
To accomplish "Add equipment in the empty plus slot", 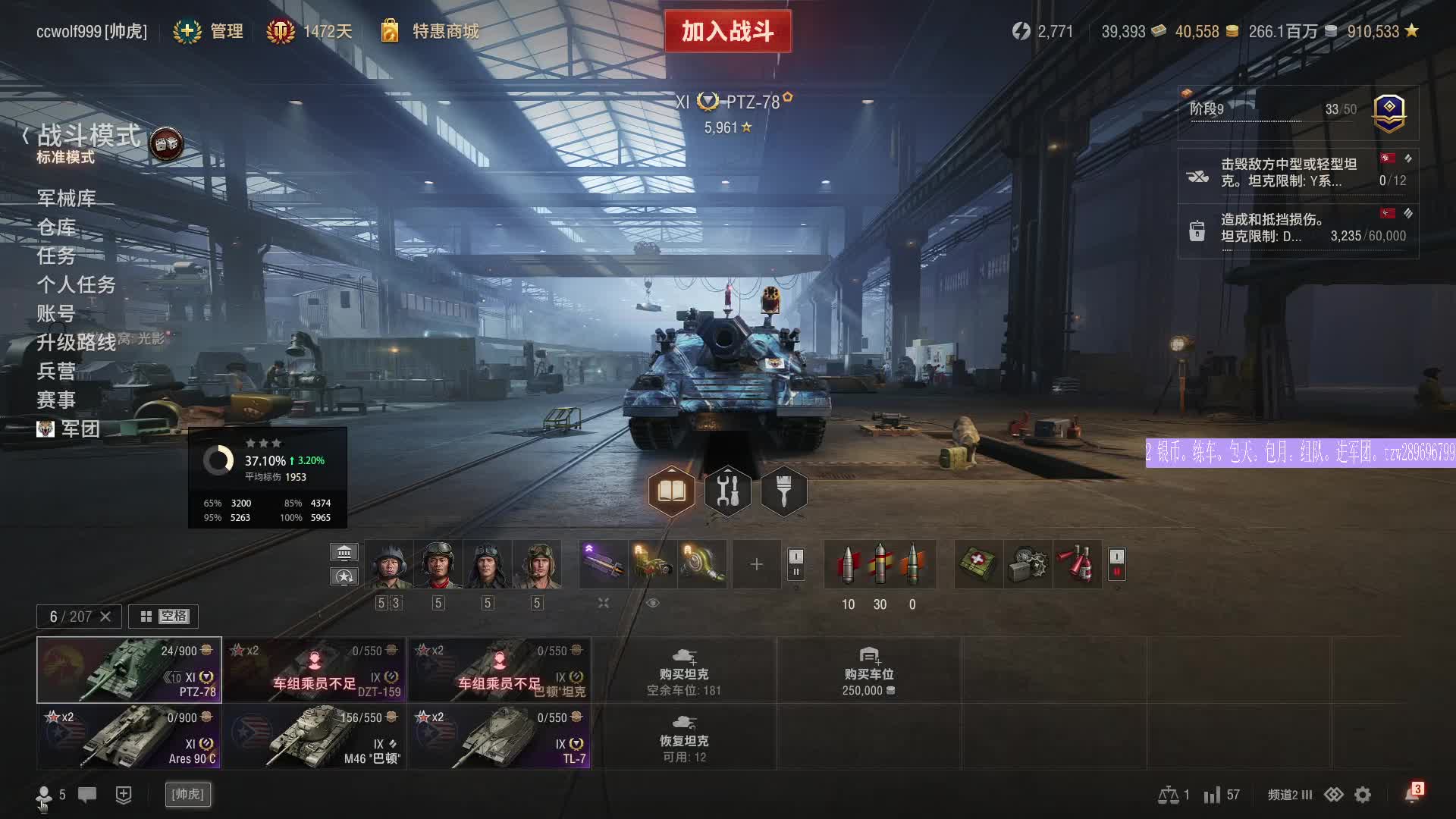I will tap(756, 564).
